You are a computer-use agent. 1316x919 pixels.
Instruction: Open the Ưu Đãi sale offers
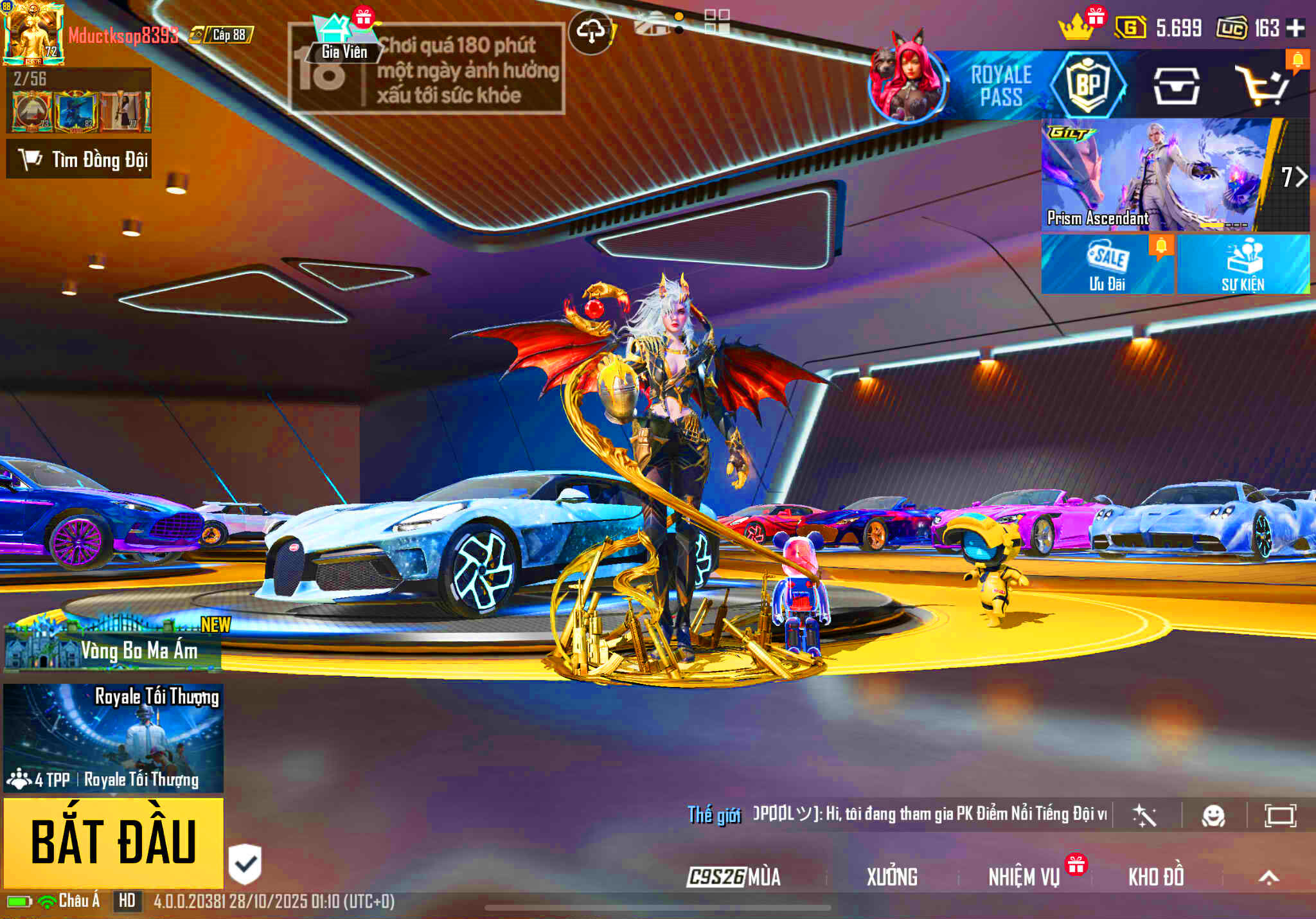[1107, 265]
